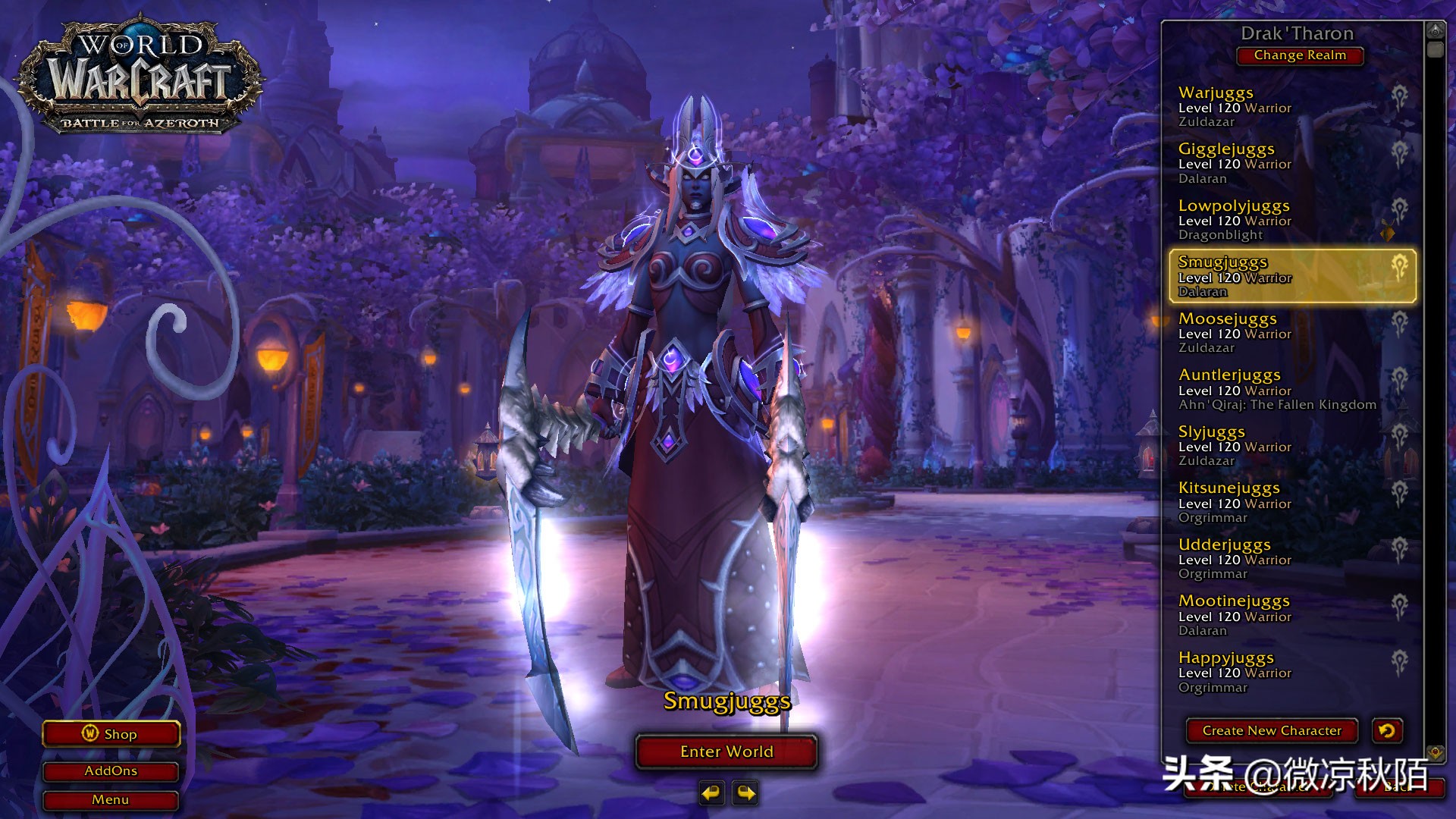Change Realm from Drak'Tharon

[1300, 55]
